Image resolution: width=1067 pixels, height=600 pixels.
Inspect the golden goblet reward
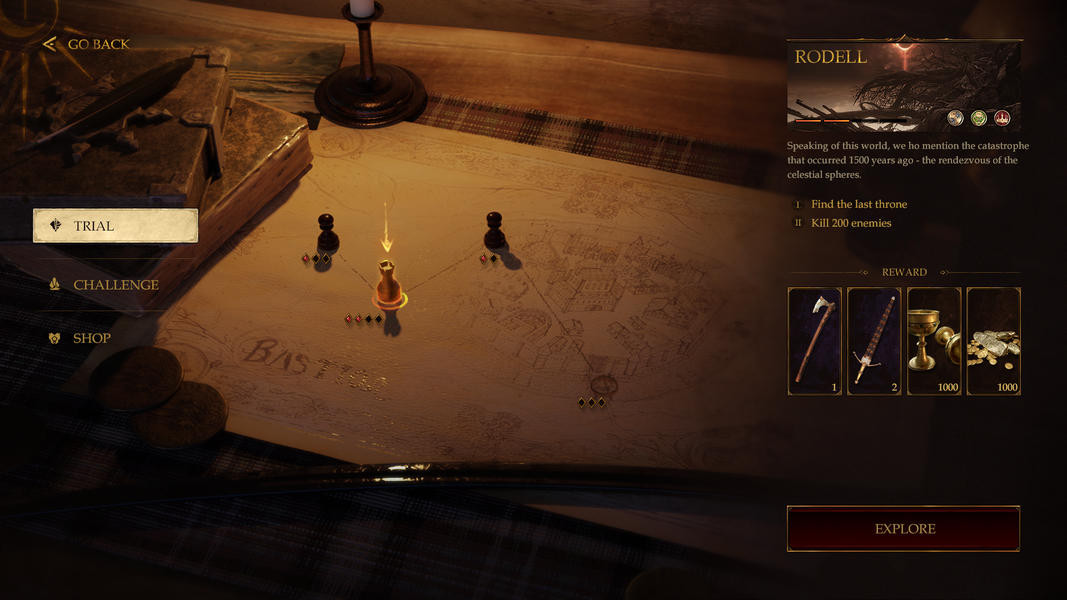(934, 341)
